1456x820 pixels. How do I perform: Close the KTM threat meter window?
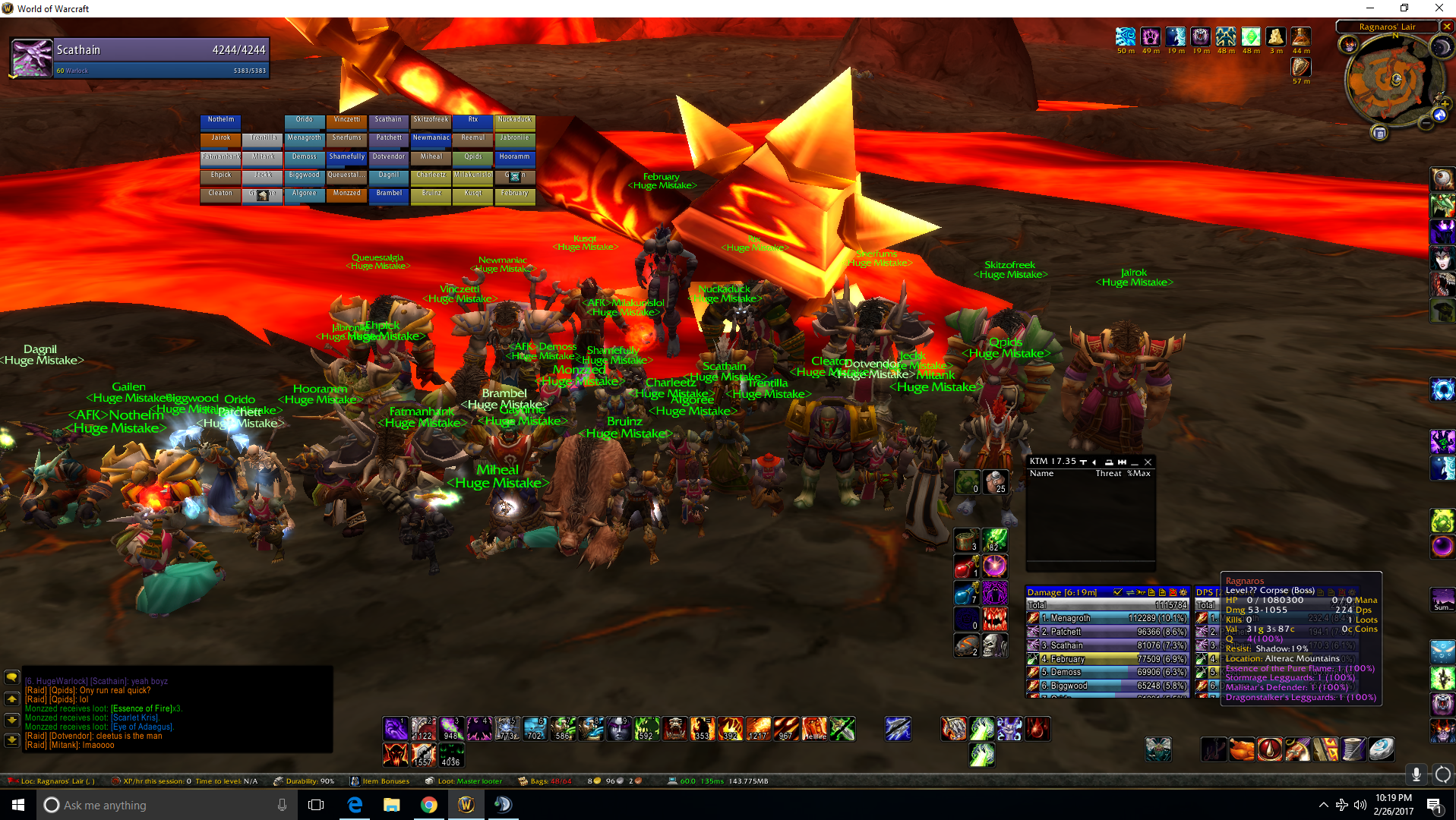(x=1148, y=462)
